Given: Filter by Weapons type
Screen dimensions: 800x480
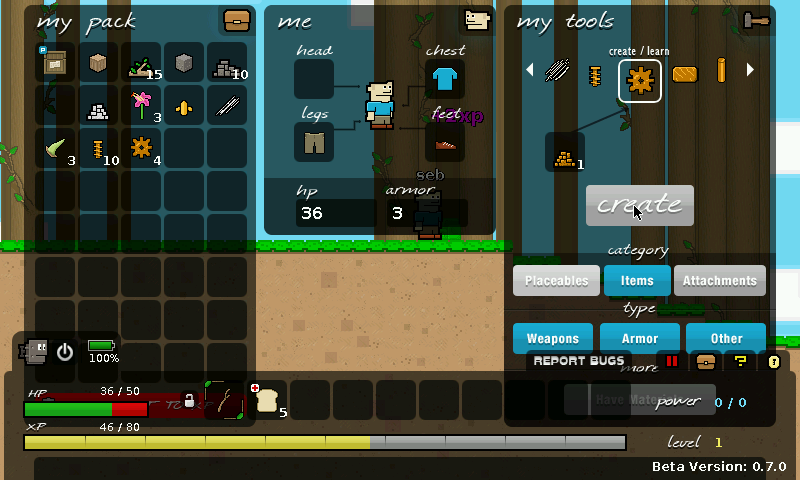Looking at the screenshot, I should pos(553,338).
